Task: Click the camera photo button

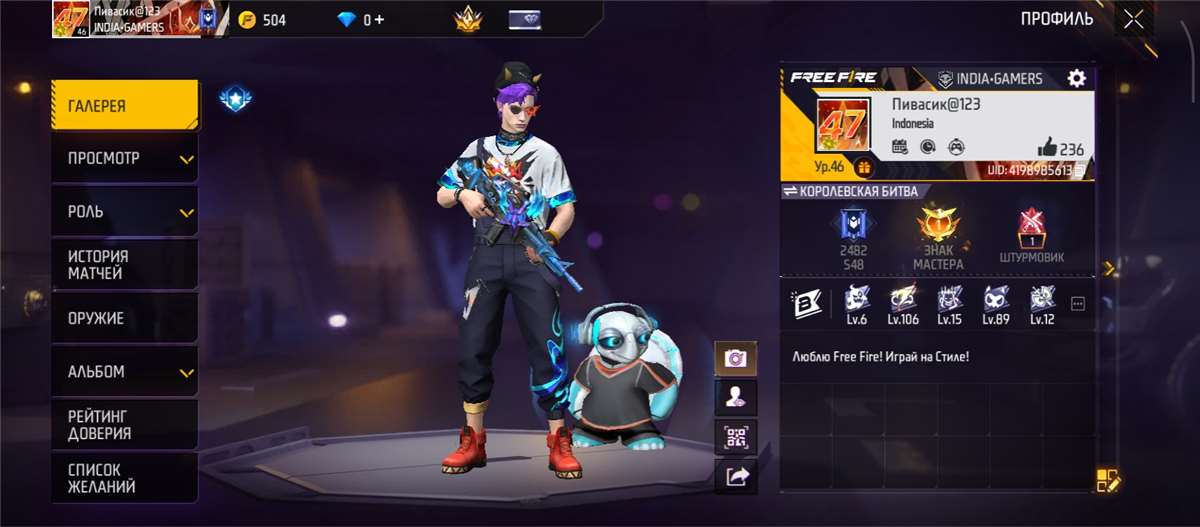Action: point(735,358)
